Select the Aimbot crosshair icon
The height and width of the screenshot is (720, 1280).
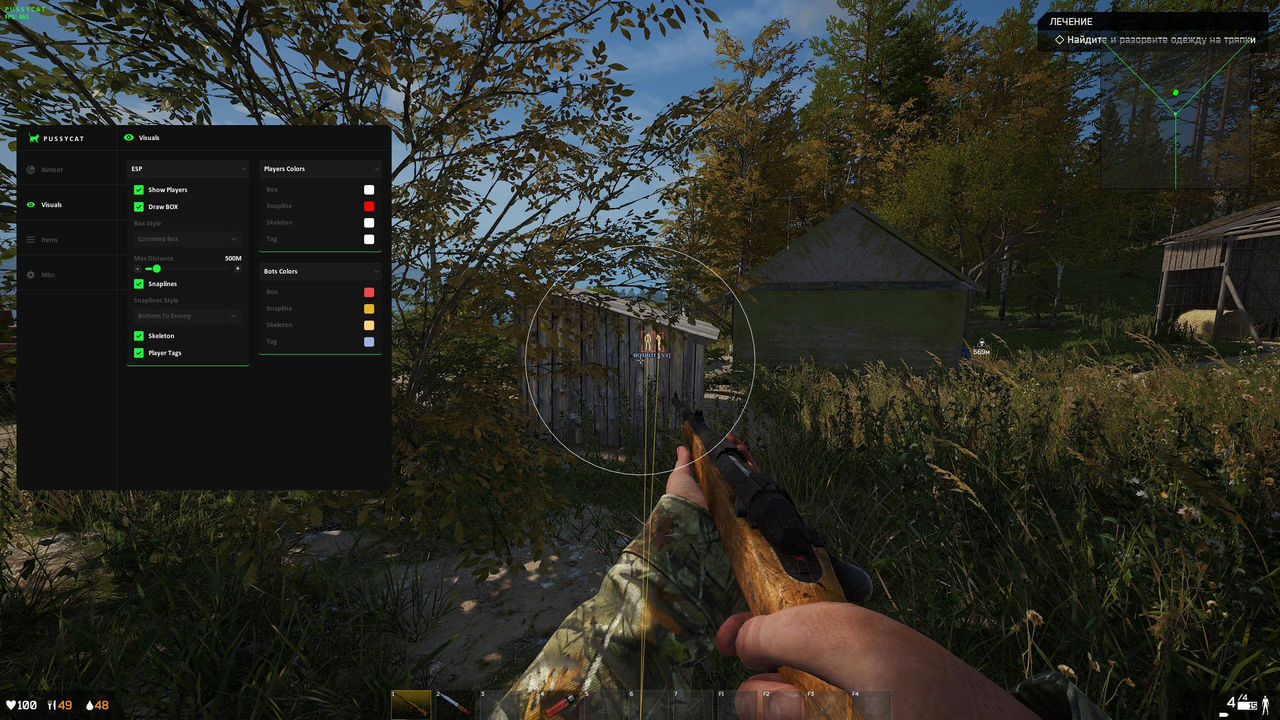[30, 170]
